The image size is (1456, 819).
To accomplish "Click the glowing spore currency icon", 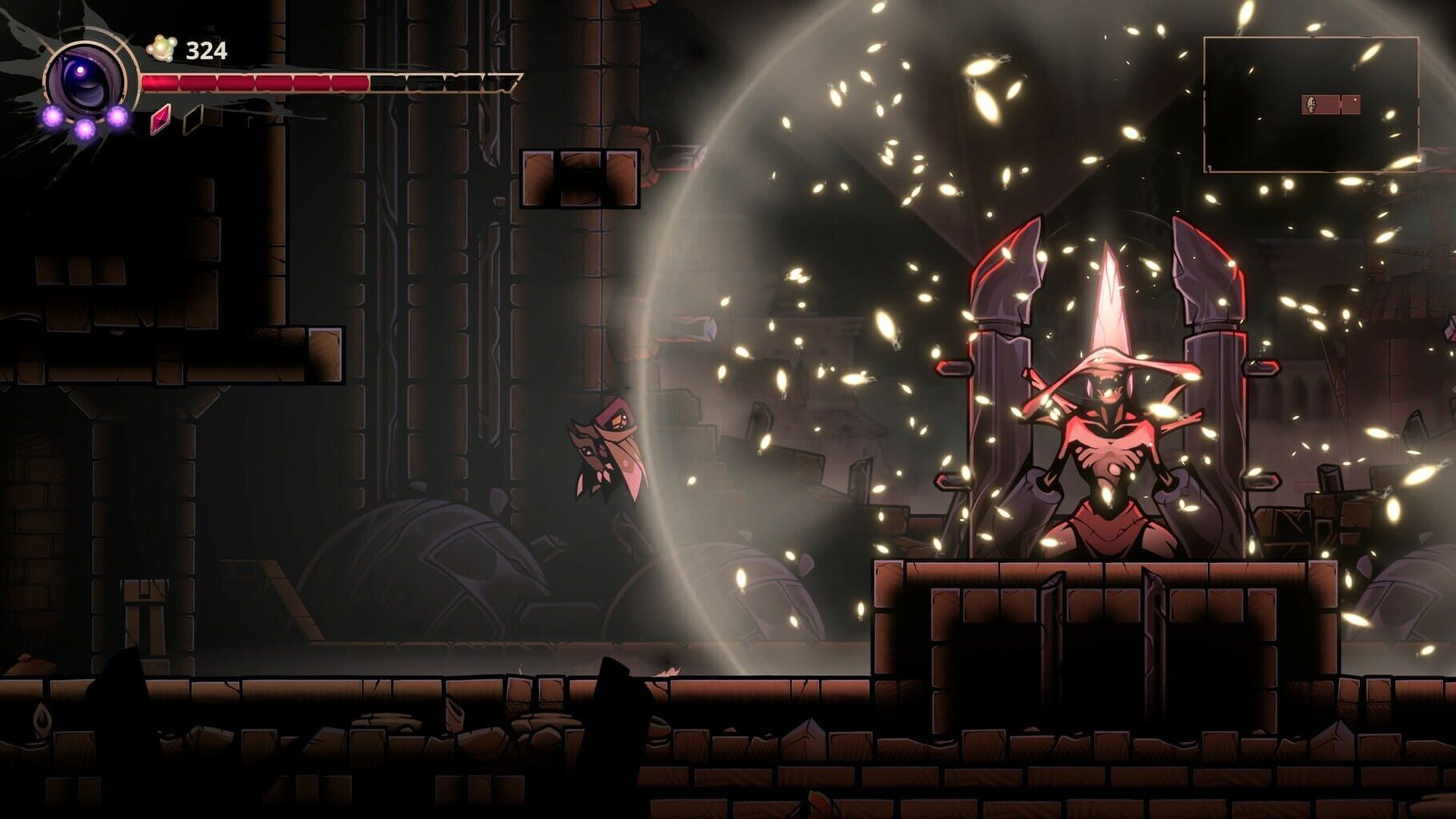I will (162, 48).
